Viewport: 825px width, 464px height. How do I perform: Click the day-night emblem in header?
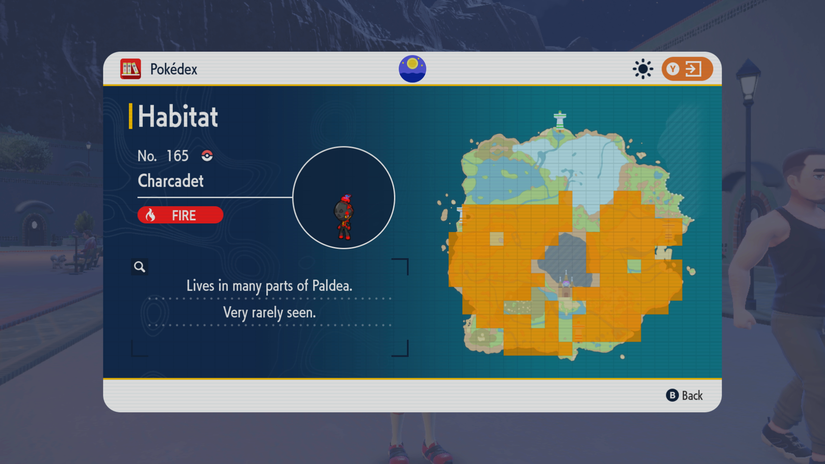pos(412,69)
